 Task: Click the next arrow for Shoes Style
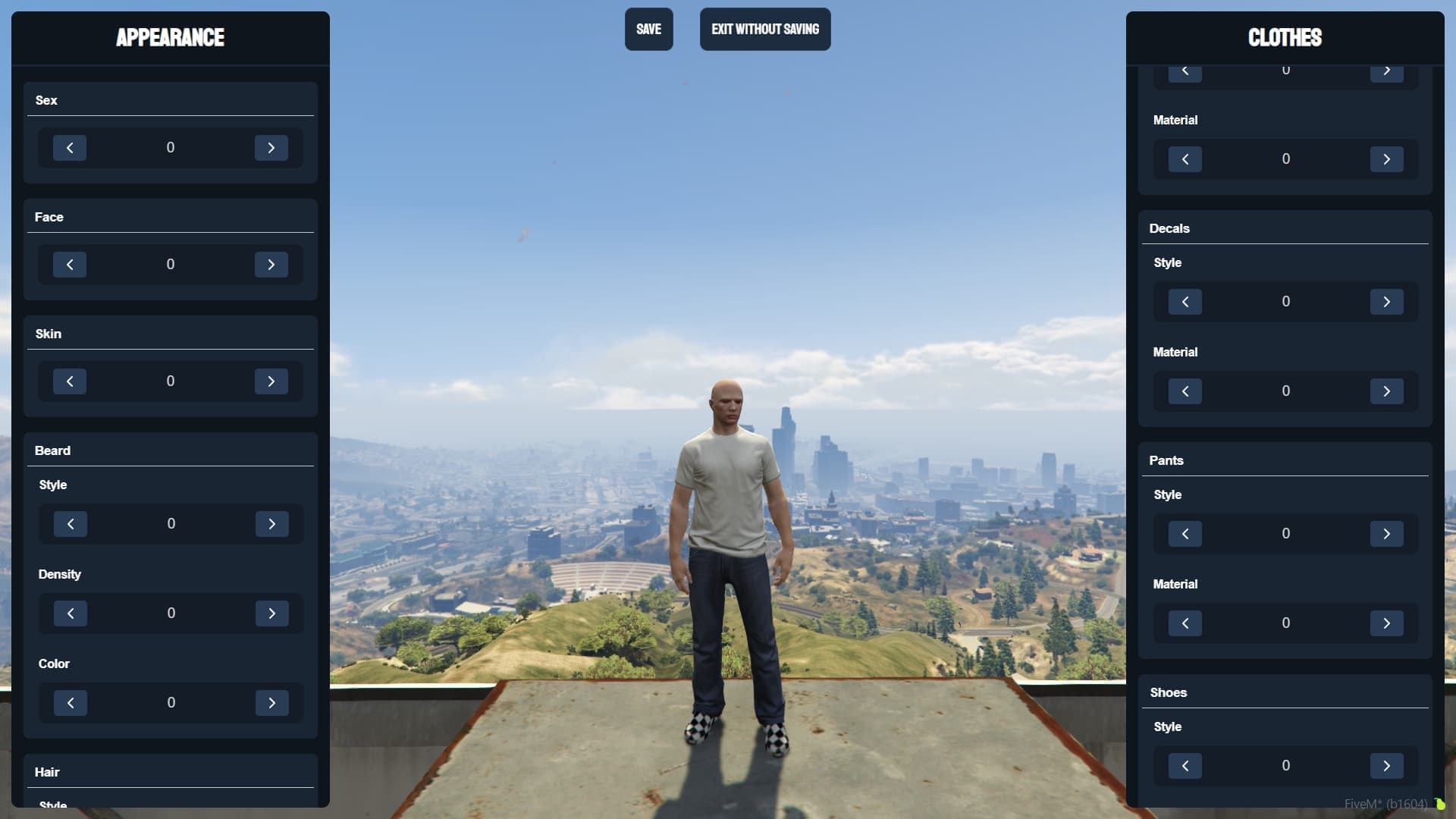[x=1387, y=765]
